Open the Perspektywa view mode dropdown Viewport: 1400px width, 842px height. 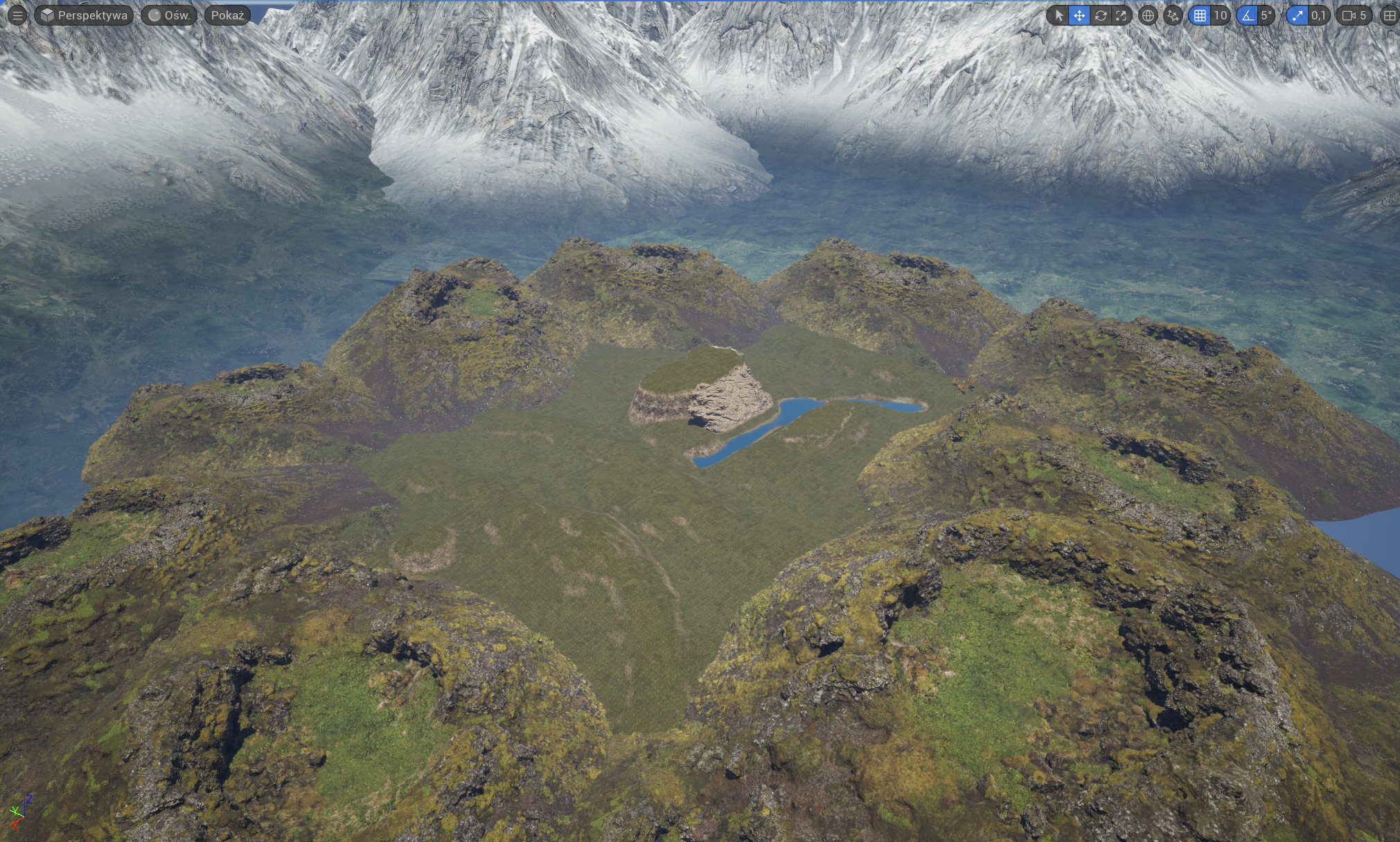click(84, 15)
